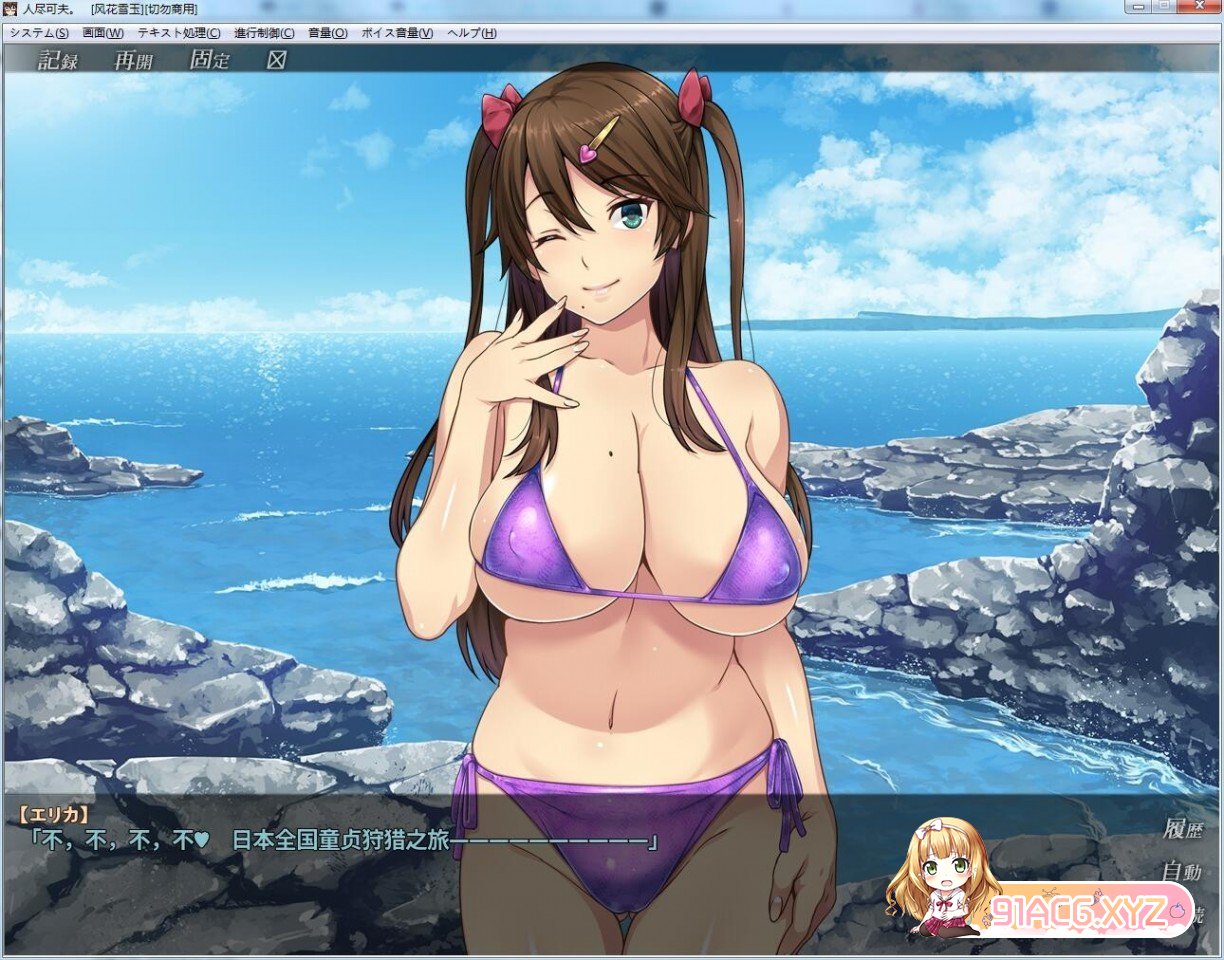Image resolution: width=1224 pixels, height=960 pixels.
Task: Enable 自動 auto-advance mode
Action: 1182,872
